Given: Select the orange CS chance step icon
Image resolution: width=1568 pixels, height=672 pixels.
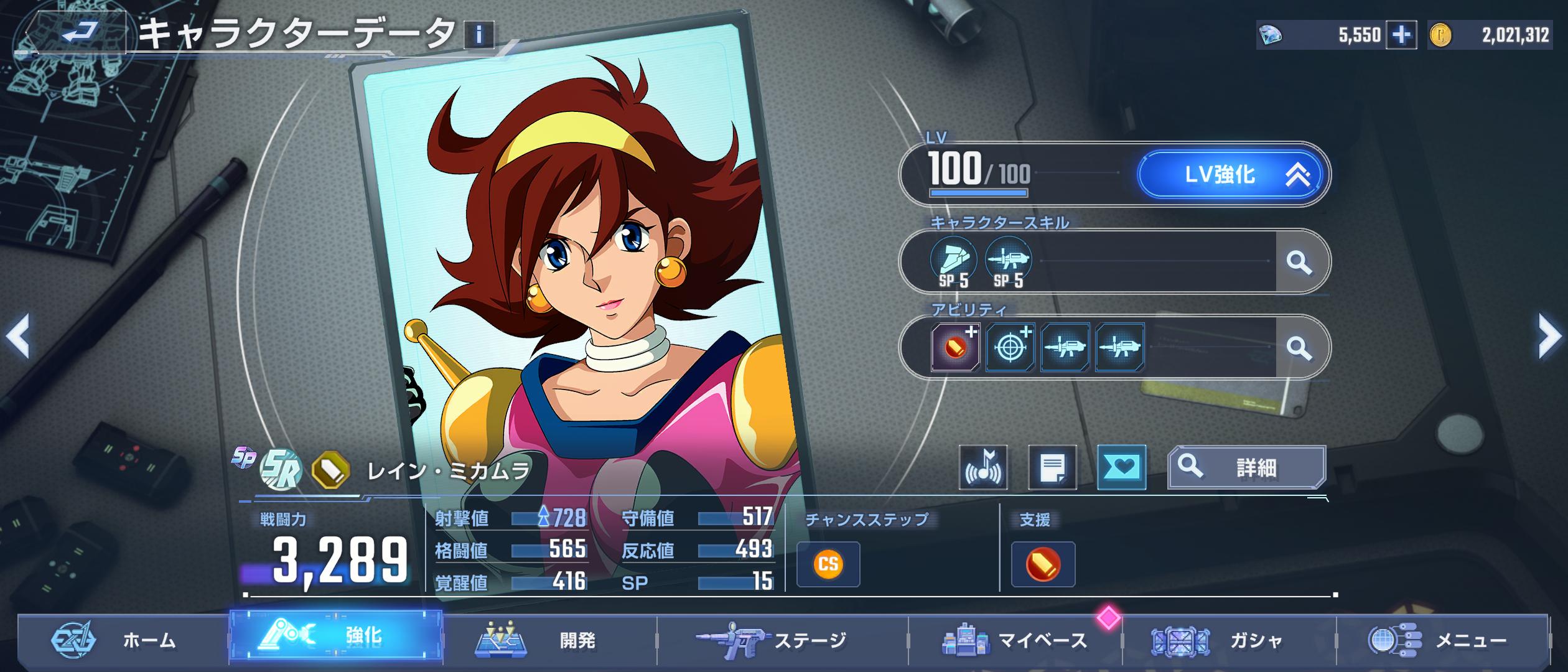Looking at the screenshot, I should click(x=828, y=564).
